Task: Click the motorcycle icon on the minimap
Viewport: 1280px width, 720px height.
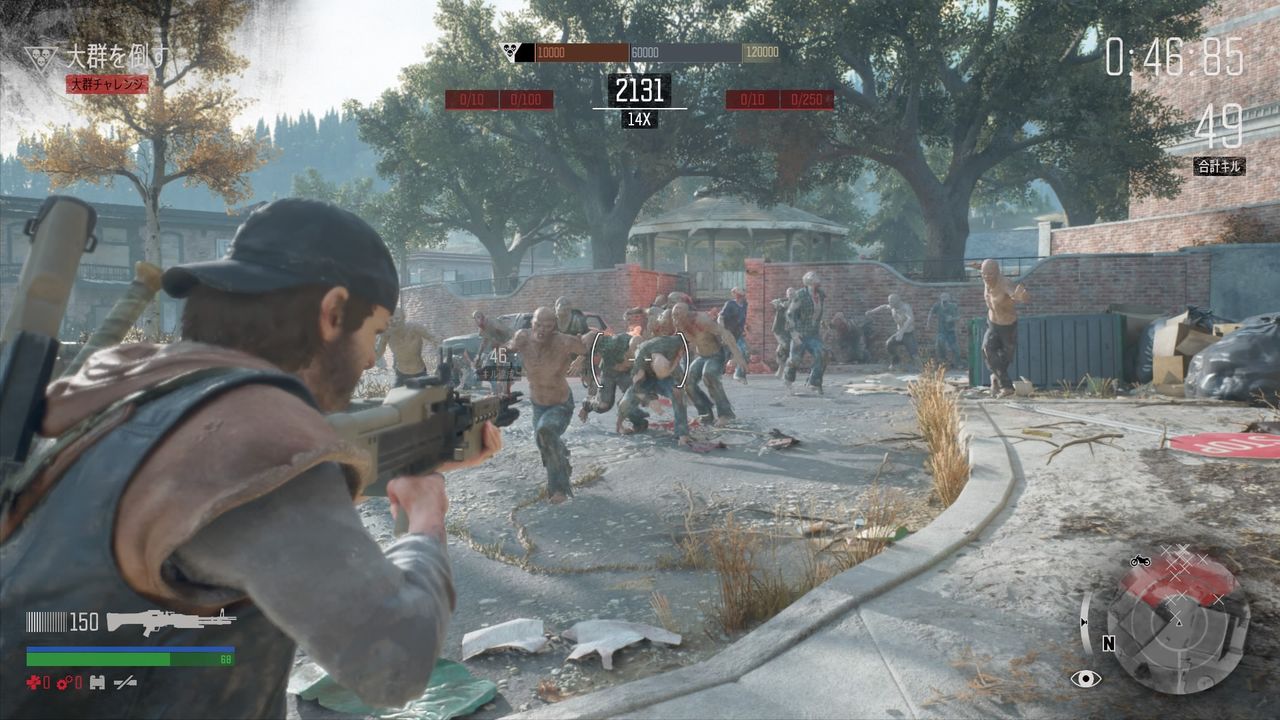Action: pyautogui.click(x=1140, y=561)
